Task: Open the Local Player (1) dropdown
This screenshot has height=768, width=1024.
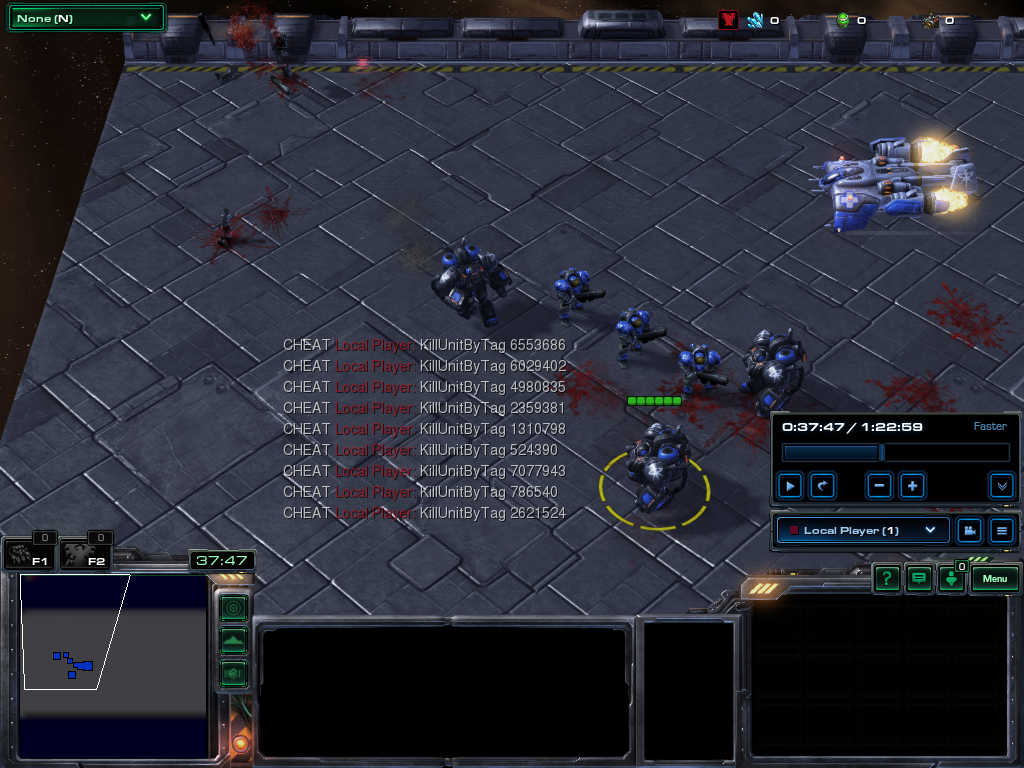Action: 862,530
